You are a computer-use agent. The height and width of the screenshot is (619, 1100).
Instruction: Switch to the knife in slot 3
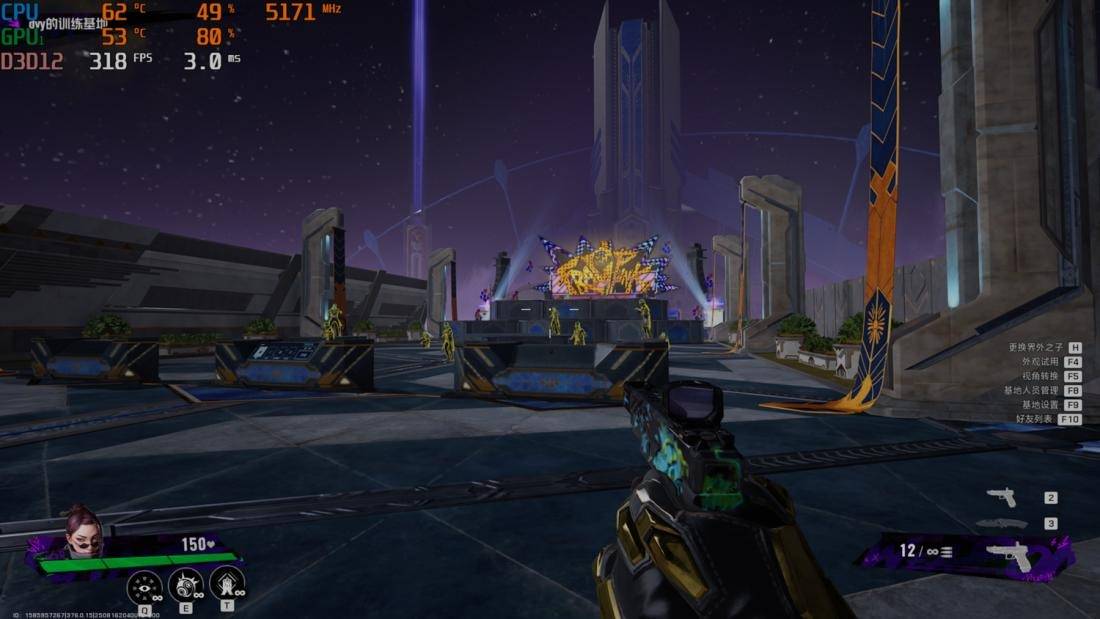[1001, 523]
